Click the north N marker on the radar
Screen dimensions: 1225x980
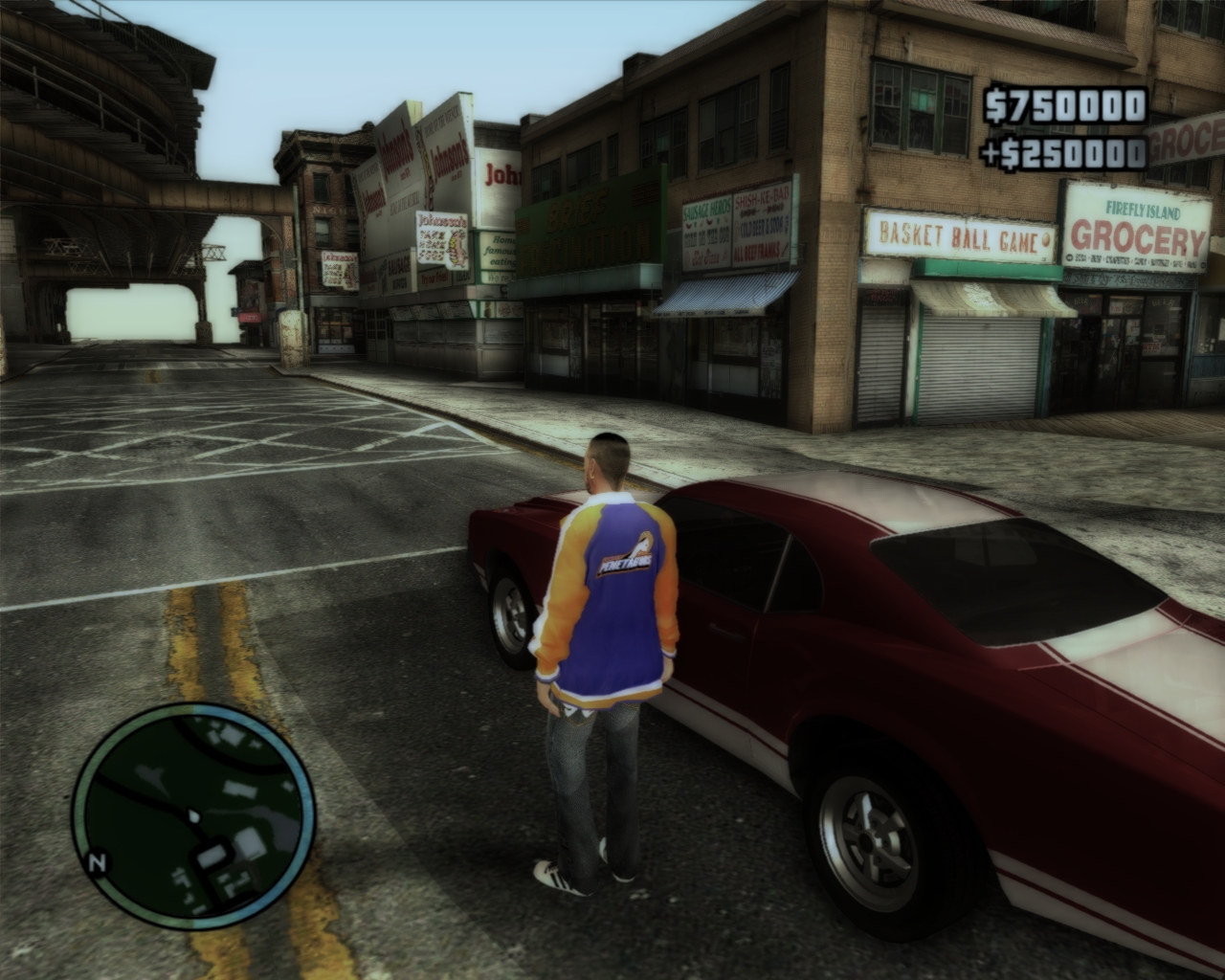point(96,864)
